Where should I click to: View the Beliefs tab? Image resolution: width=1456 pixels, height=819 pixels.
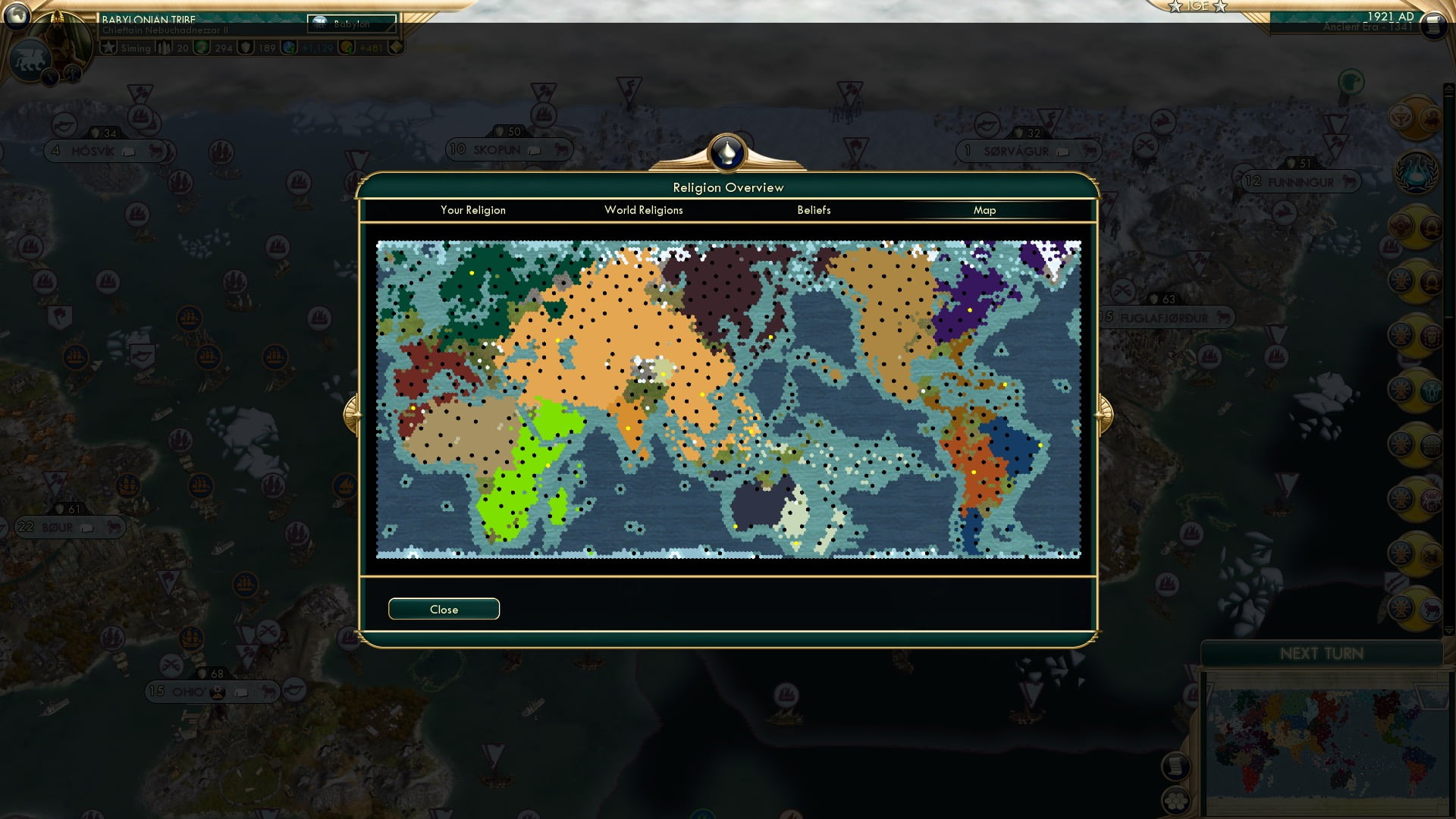(x=814, y=210)
